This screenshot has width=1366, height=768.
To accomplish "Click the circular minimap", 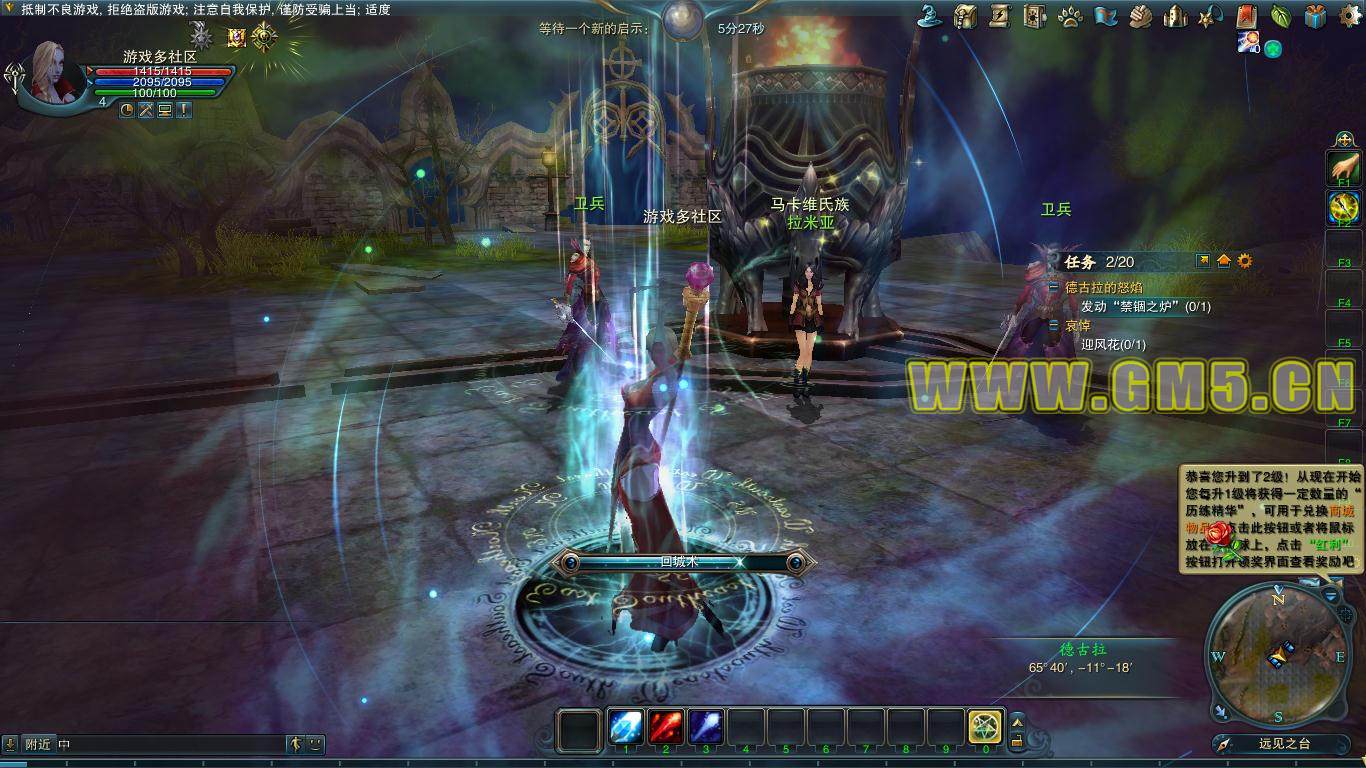I will [x=1277, y=653].
